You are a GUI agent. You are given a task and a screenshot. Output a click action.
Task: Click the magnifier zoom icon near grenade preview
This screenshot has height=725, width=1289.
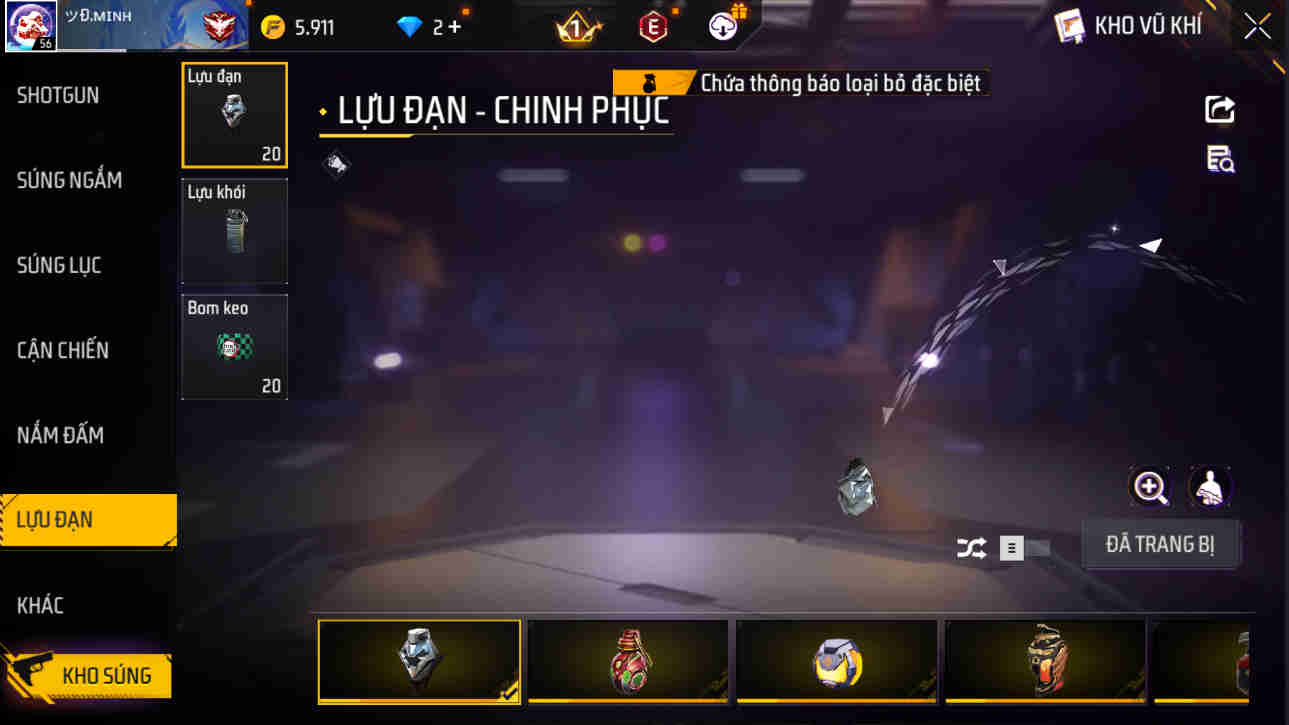point(1151,489)
